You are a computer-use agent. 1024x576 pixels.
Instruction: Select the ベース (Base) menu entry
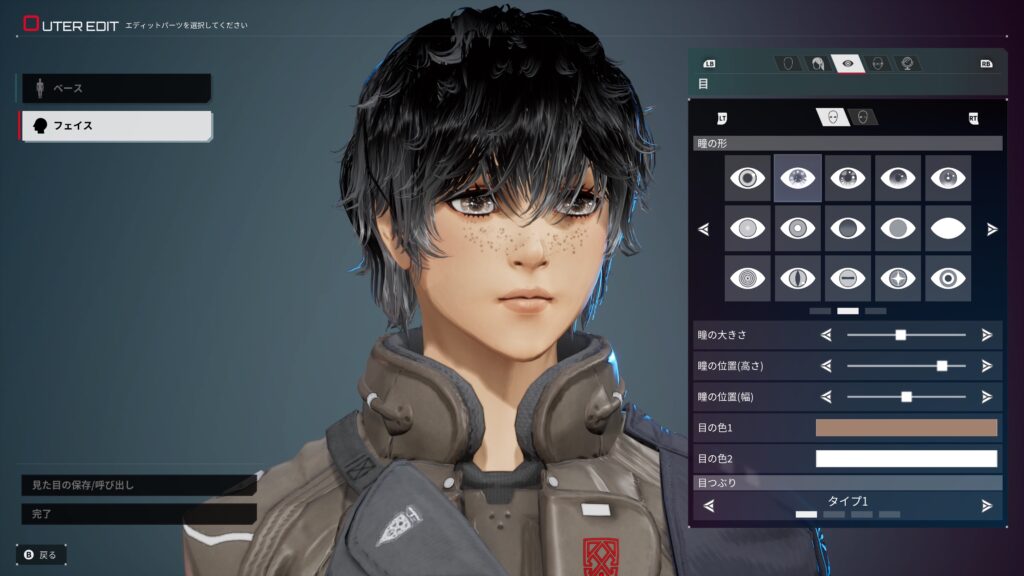pyautogui.click(x=115, y=88)
